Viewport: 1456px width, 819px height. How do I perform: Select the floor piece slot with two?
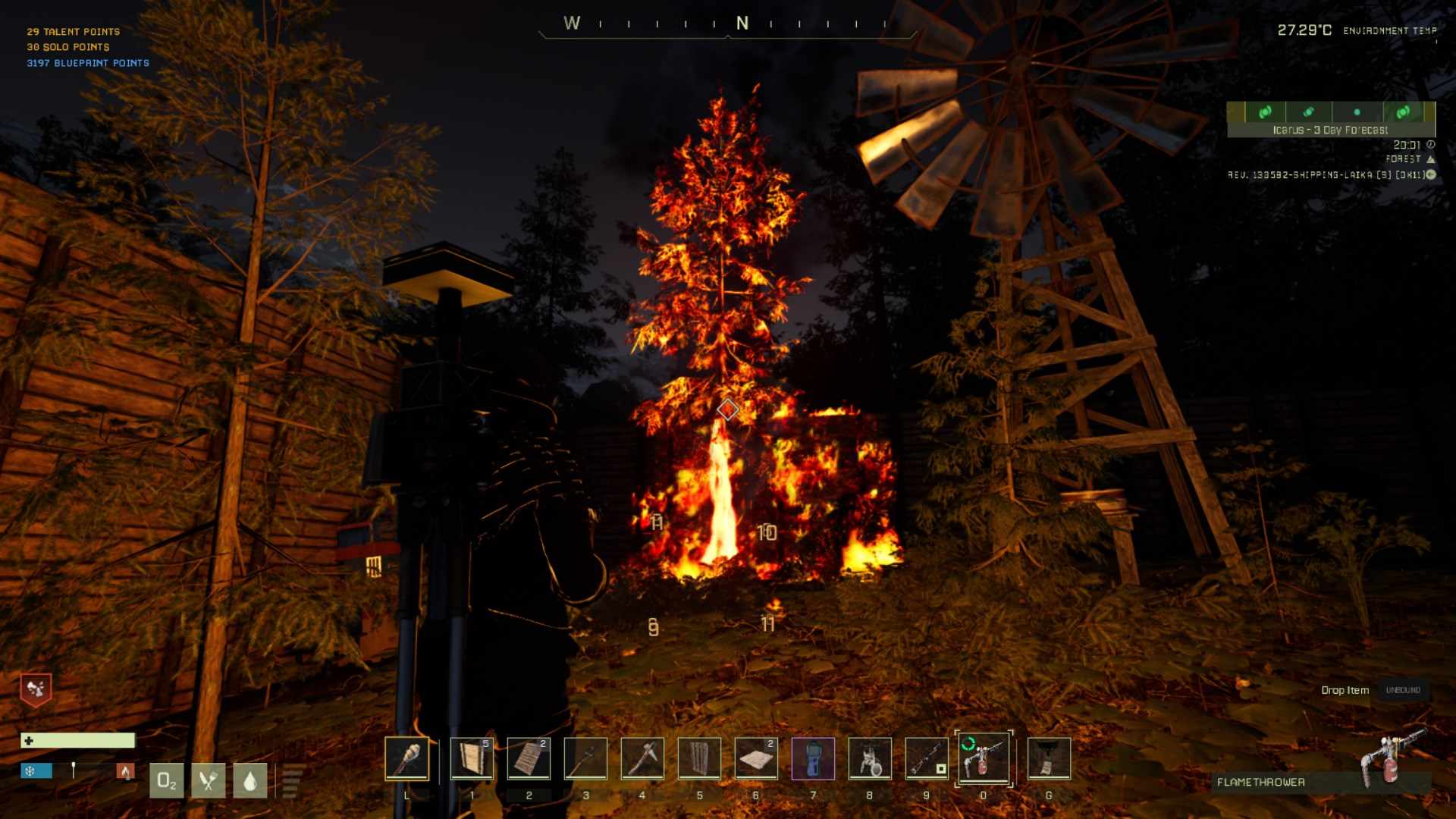756,758
